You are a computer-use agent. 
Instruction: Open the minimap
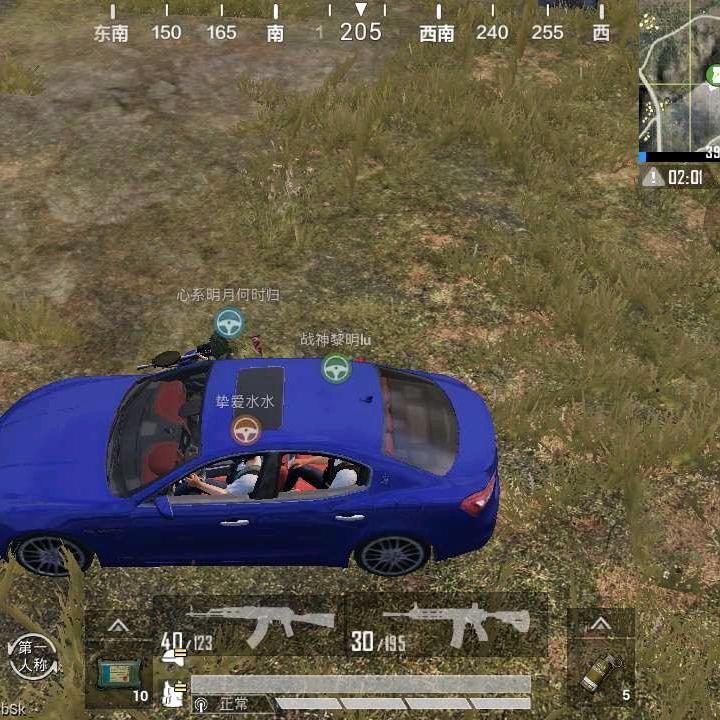coord(680,78)
